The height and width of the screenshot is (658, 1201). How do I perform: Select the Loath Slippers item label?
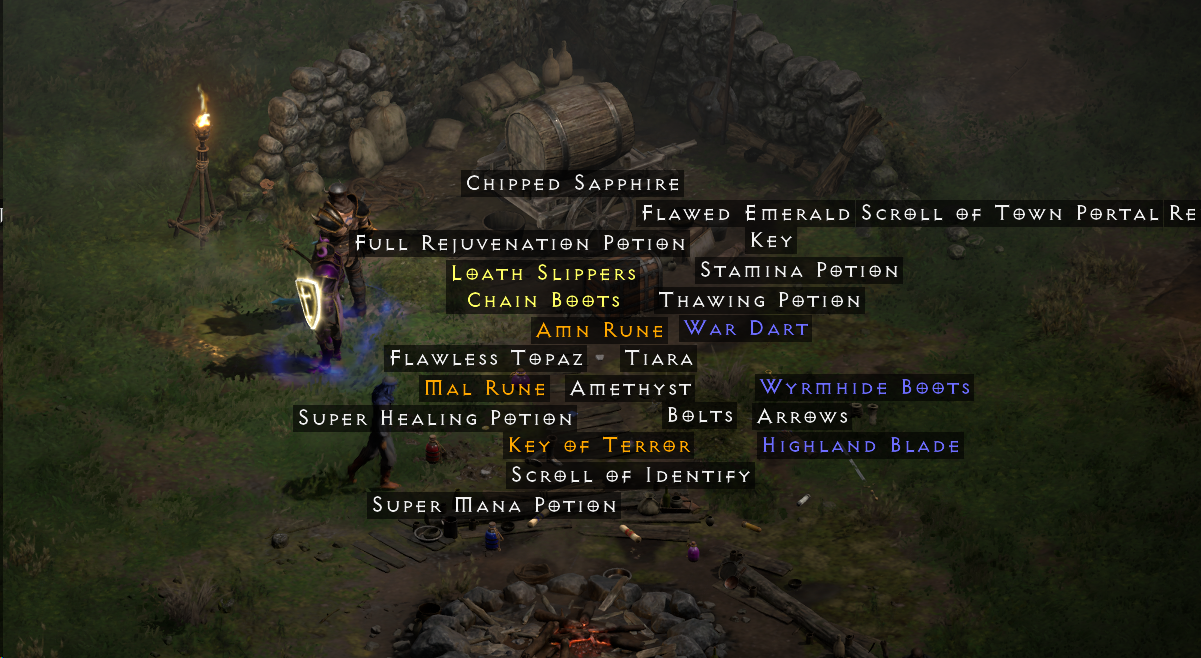[544, 274]
